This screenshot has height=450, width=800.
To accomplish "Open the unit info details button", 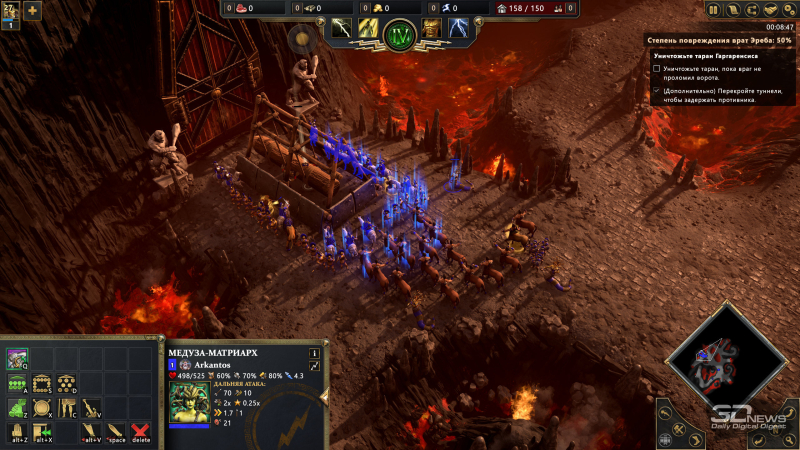I will (x=314, y=352).
